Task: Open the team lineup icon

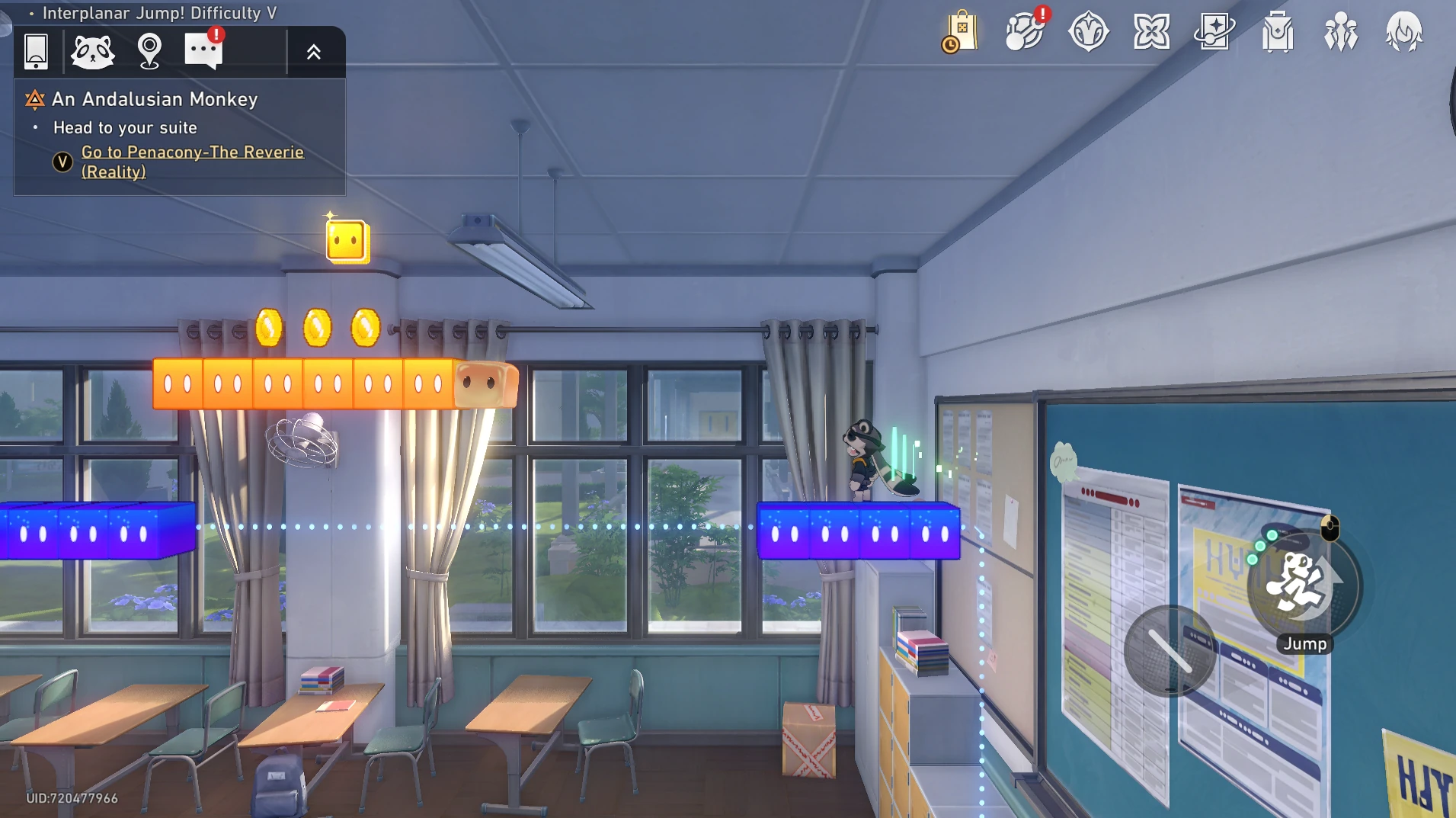Action: (1341, 32)
